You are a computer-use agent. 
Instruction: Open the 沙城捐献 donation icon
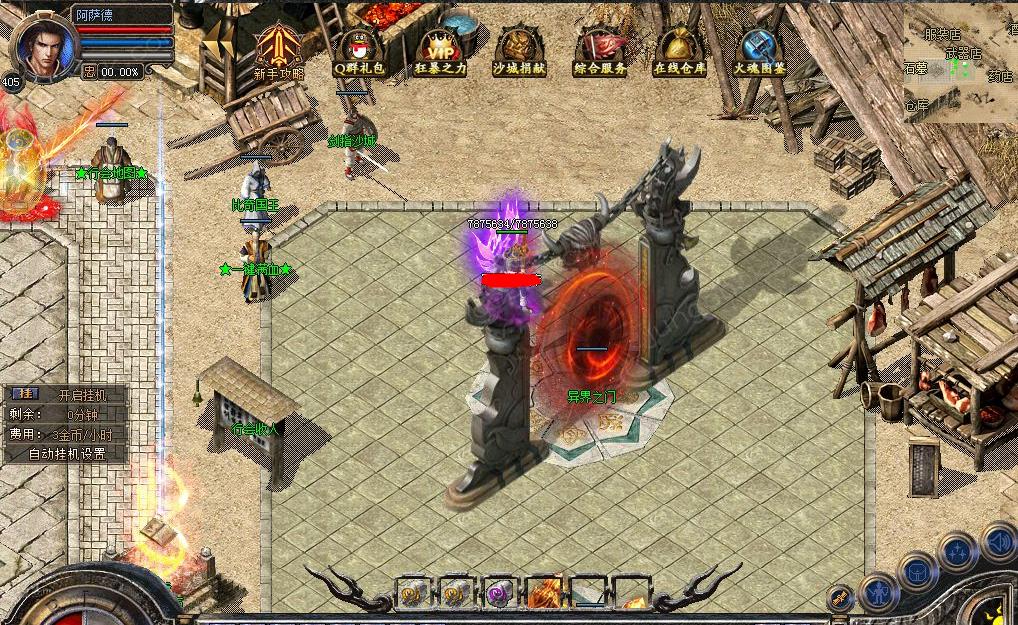point(519,48)
